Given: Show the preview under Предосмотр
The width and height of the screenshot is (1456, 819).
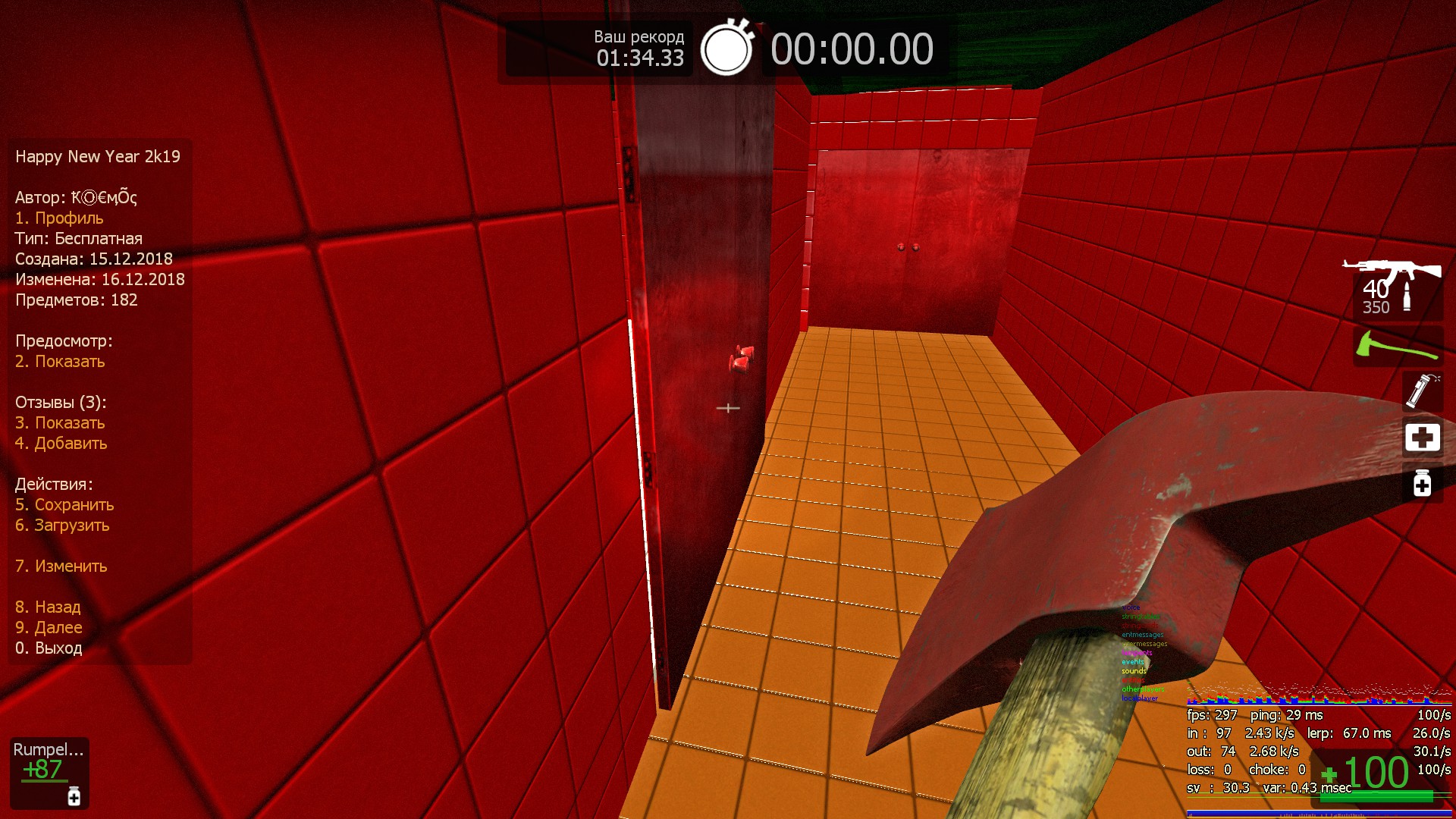Looking at the screenshot, I should (60, 362).
